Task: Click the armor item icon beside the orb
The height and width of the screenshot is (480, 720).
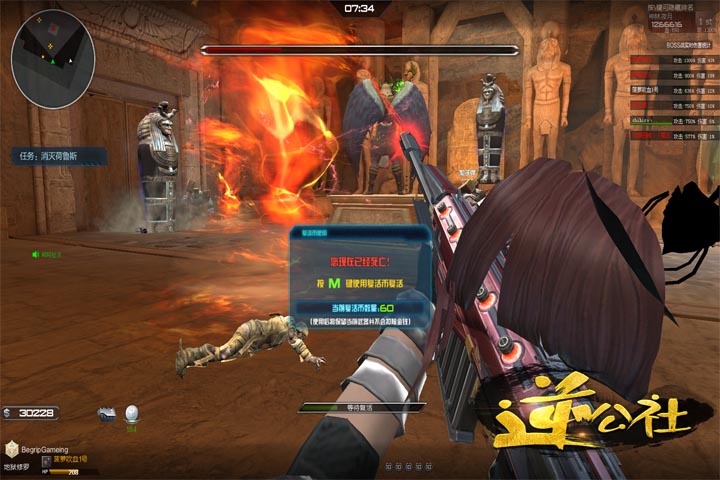Action: point(107,414)
